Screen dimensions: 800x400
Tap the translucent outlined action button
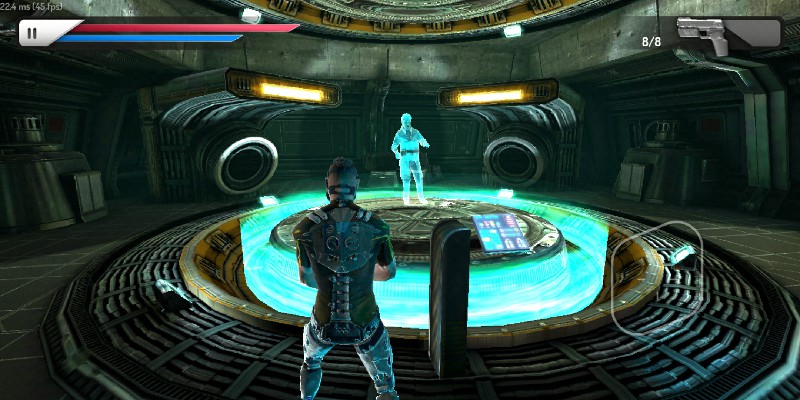pos(656,277)
